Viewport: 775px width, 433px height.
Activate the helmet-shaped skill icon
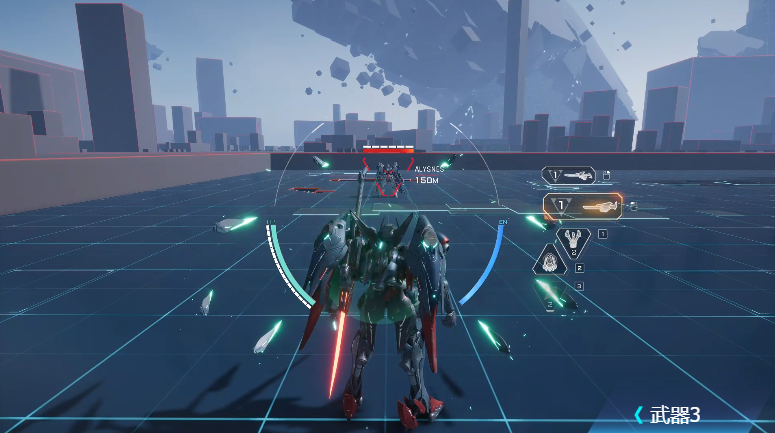click(550, 262)
